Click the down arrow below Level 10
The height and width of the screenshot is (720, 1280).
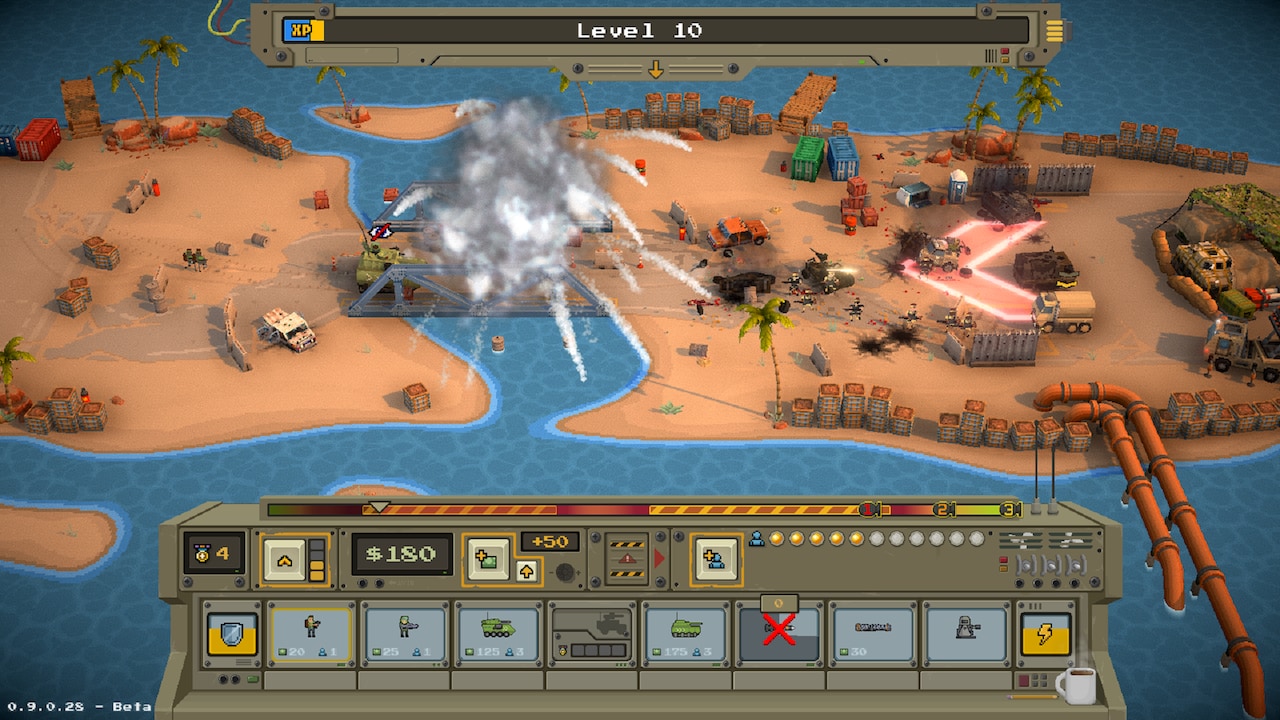tap(657, 70)
